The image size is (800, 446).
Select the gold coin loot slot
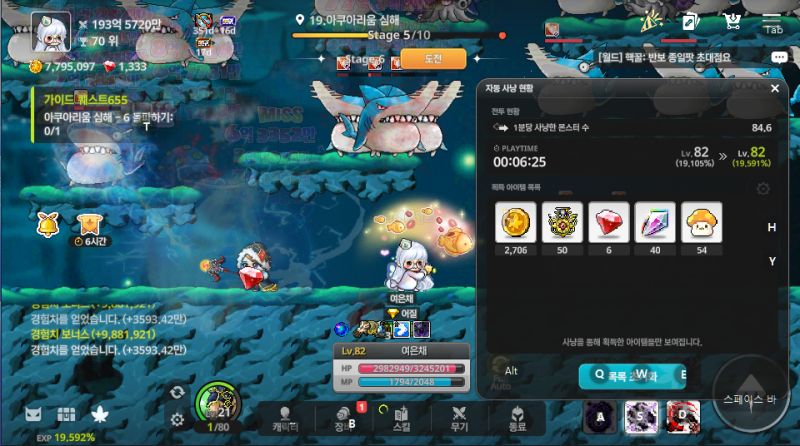[x=516, y=222]
